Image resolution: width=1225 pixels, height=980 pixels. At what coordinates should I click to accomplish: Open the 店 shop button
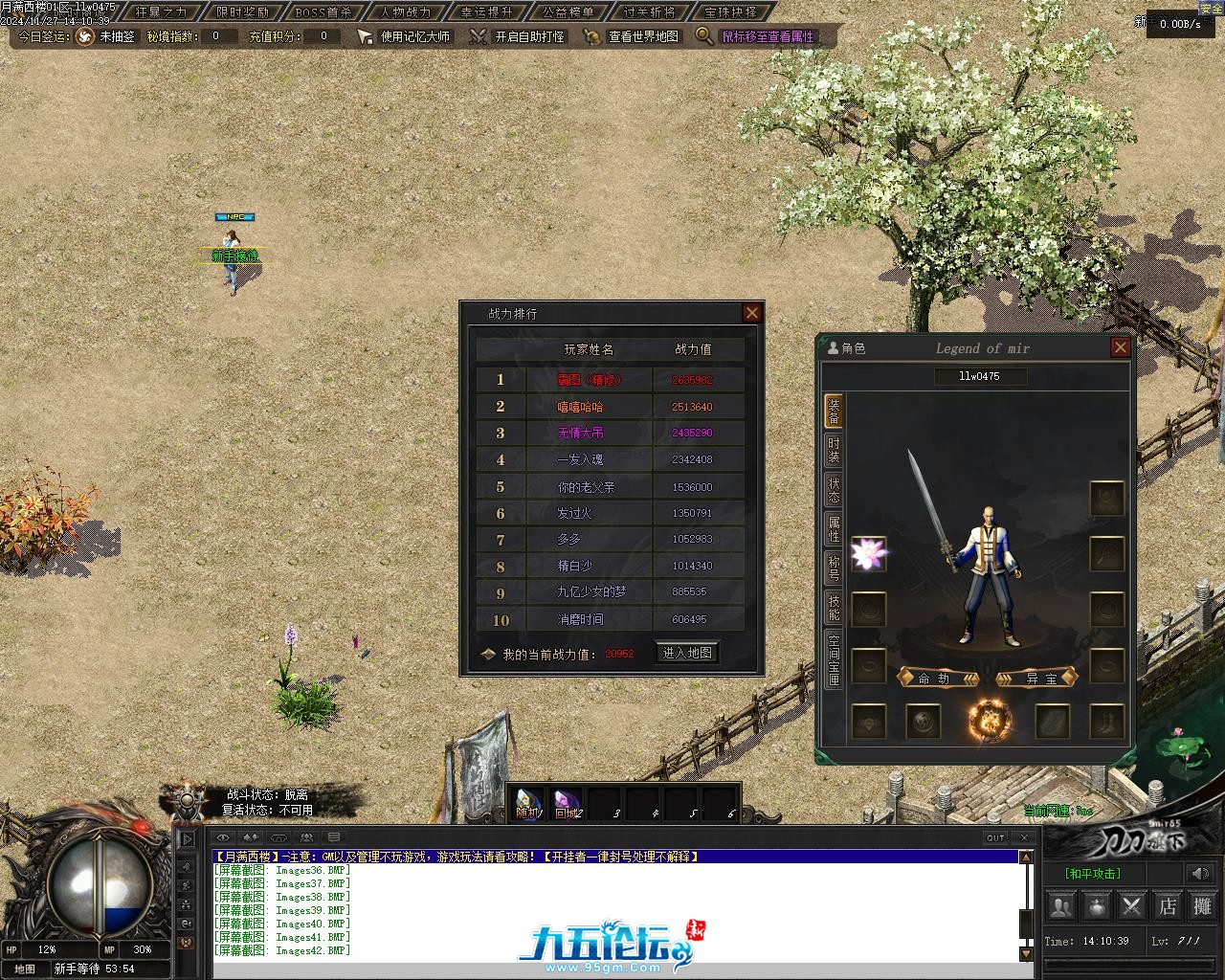[1168, 905]
